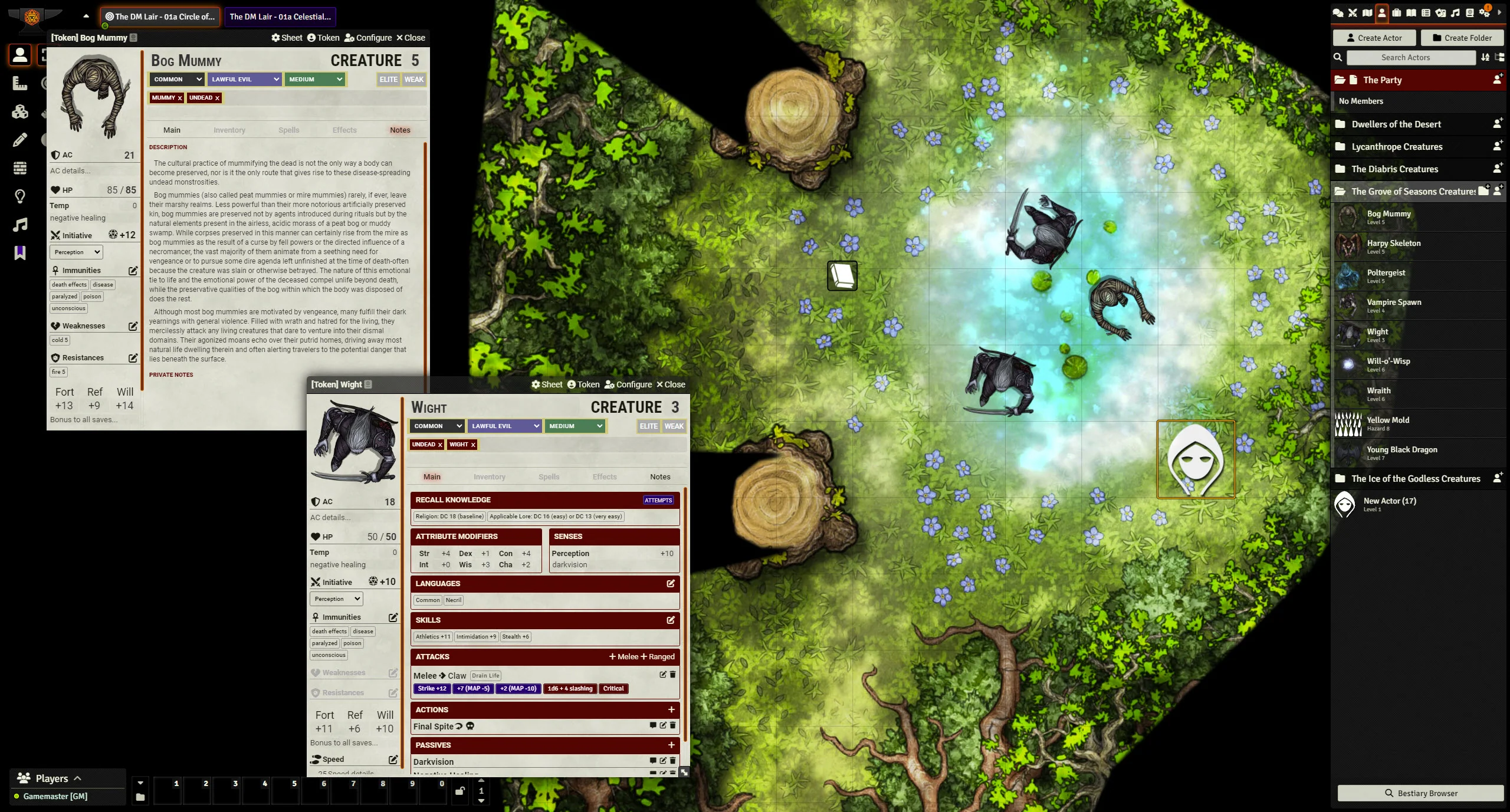Expand the Lycanthrope Creatures folder
This screenshot has height=812, width=1510.
click(1396, 147)
